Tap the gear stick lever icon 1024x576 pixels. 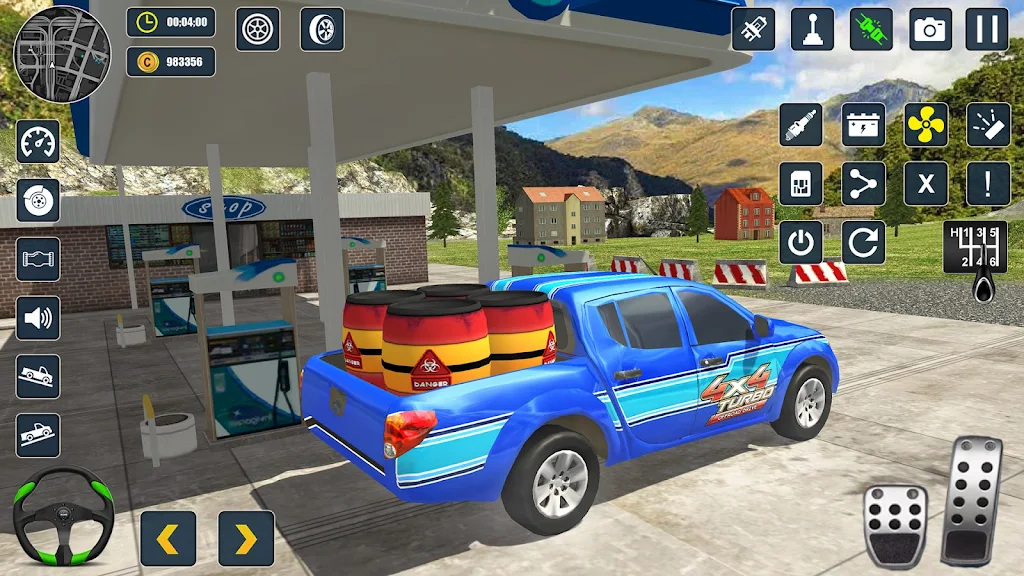point(812,29)
